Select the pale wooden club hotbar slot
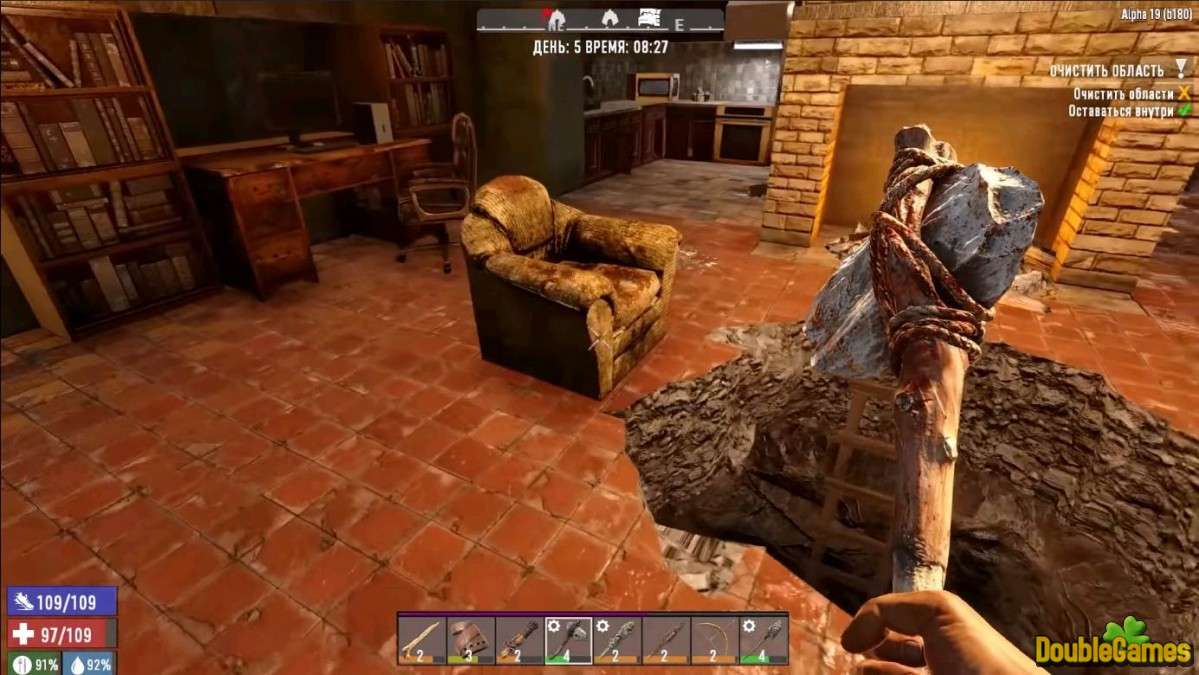1199x675 pixels. (x=422, y=639)
